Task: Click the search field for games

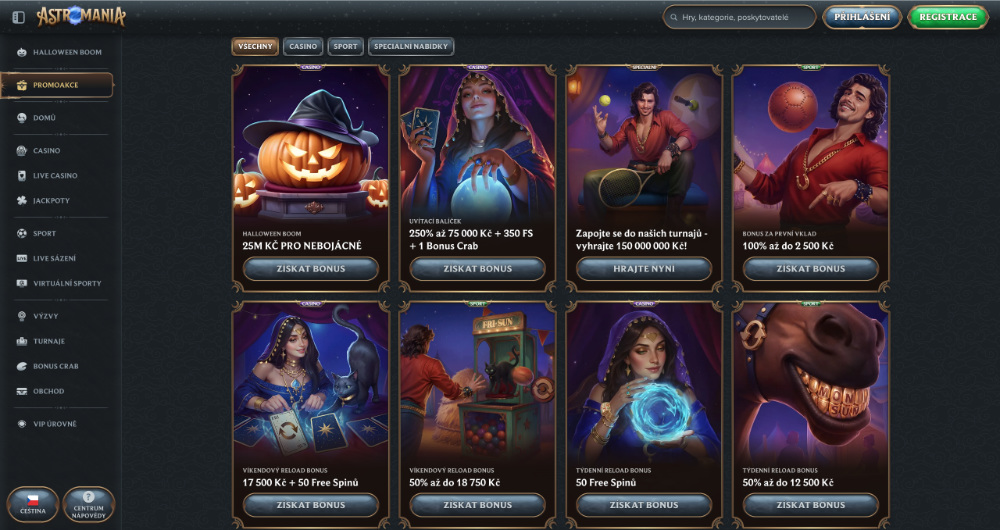Action: [745, 17]
